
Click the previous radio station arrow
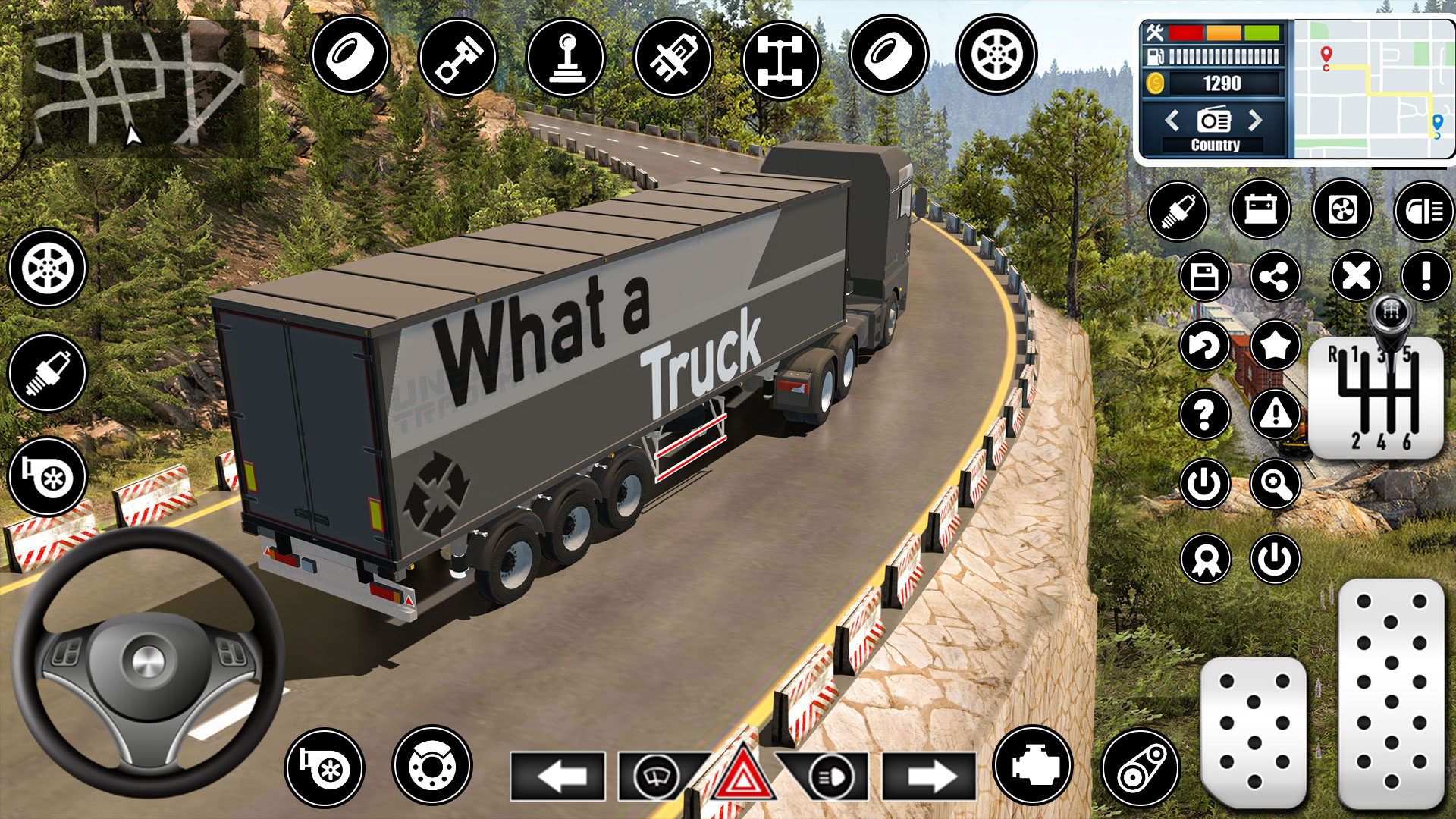click(x=1172, y=119)
